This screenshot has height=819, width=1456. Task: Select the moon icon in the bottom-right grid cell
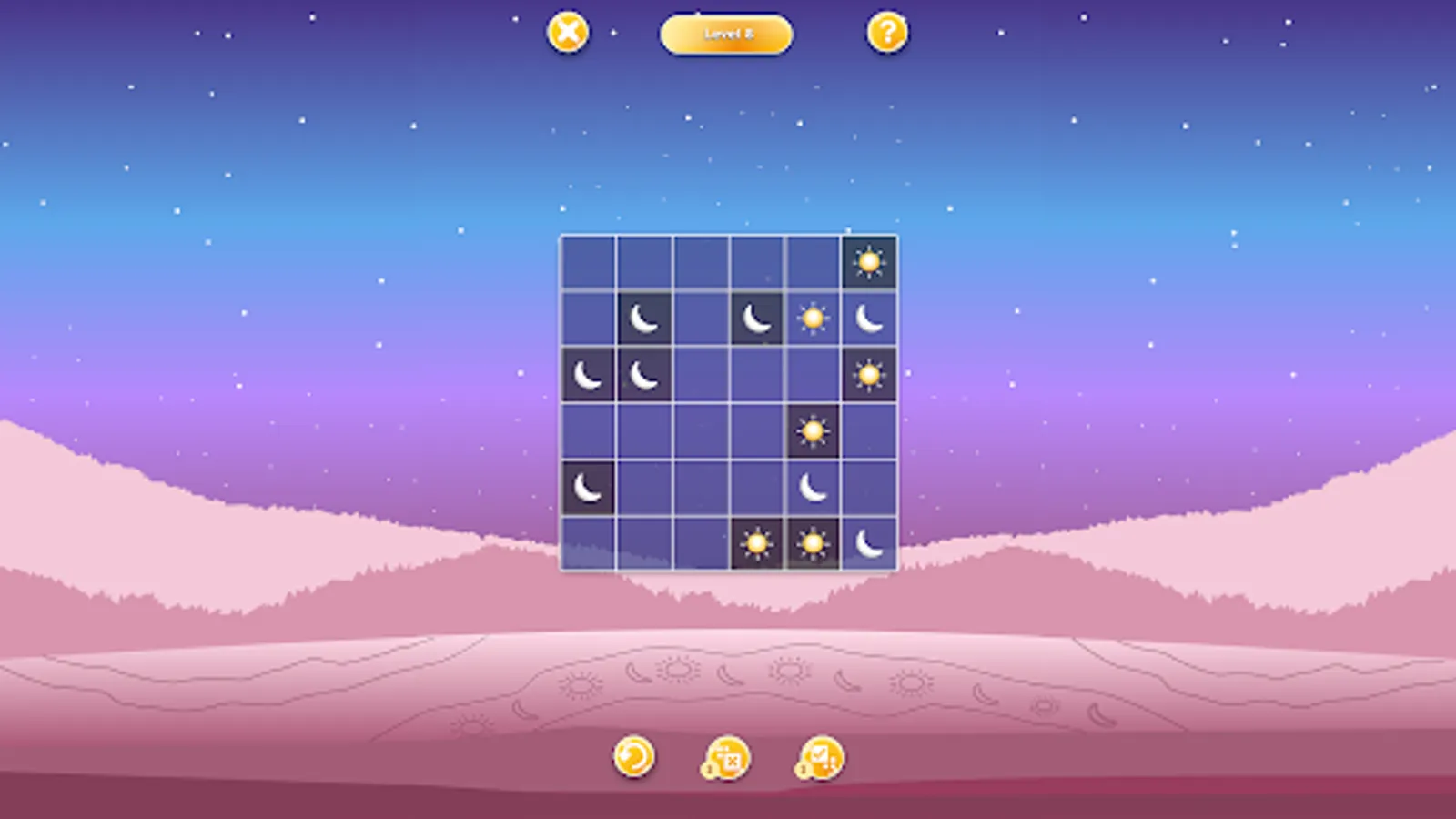click(x=869, y=543)
